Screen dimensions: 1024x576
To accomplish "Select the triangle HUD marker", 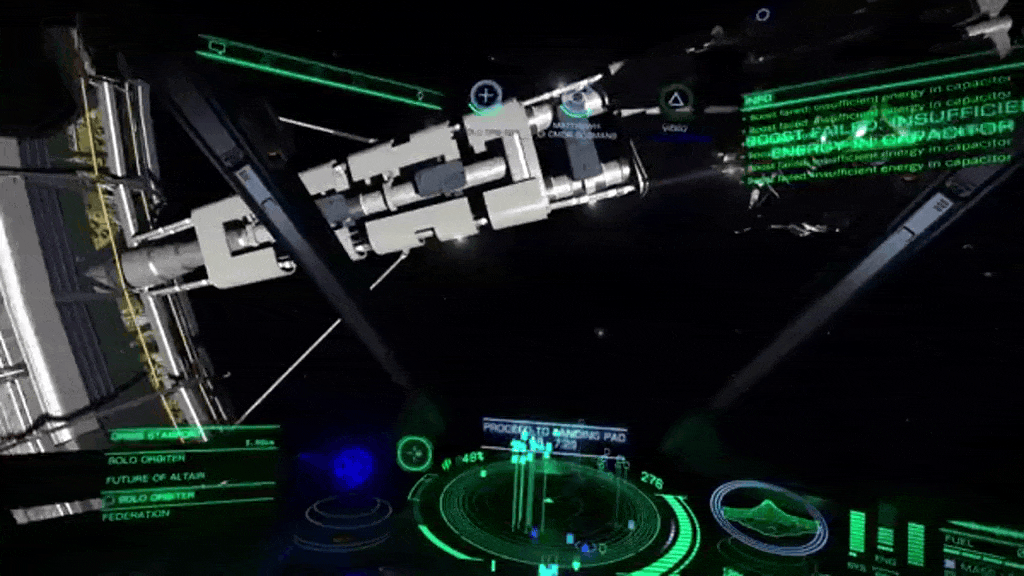I will (x=677, y=99).
